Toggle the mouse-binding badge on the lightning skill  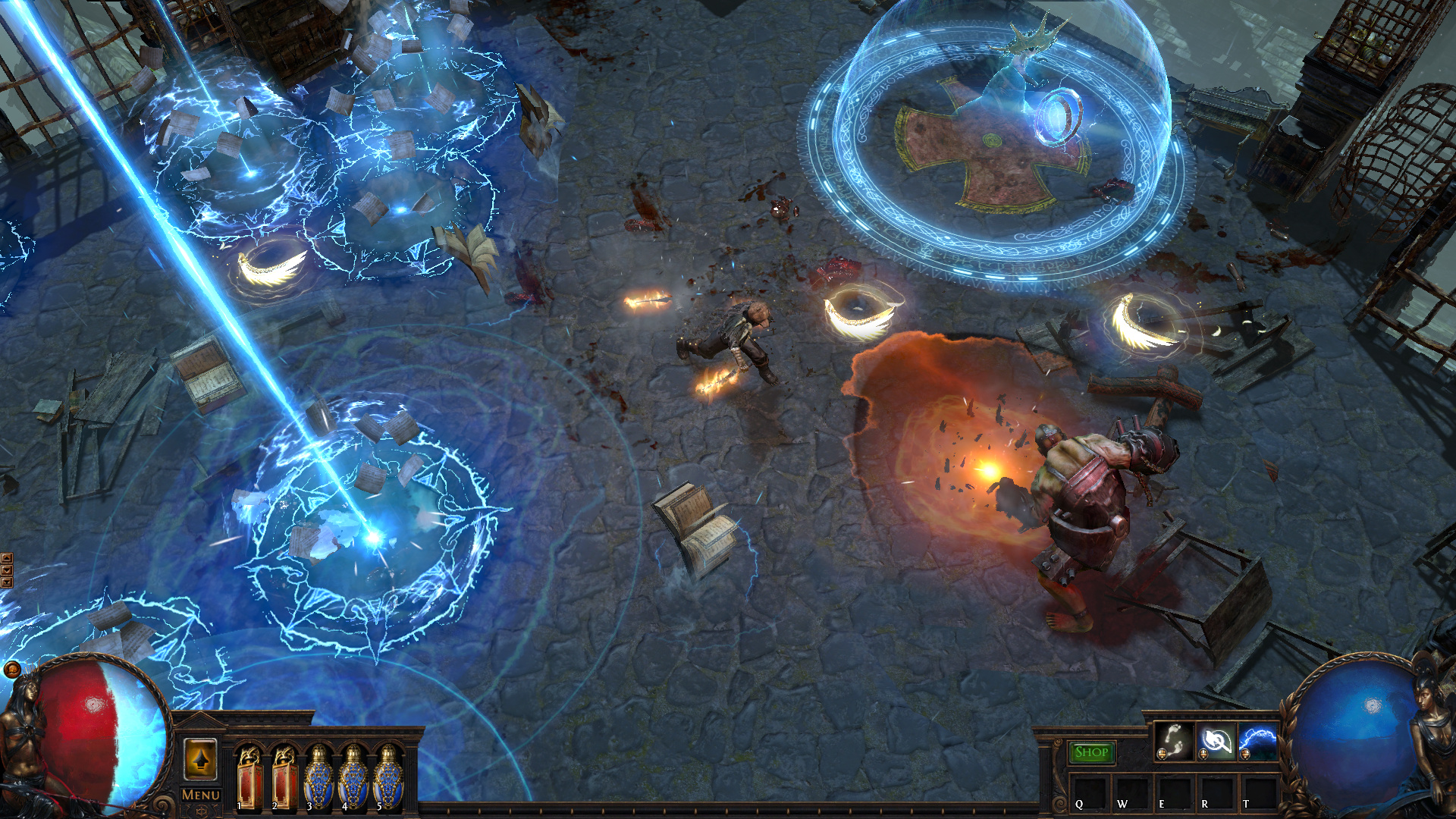pos(1245,755)
